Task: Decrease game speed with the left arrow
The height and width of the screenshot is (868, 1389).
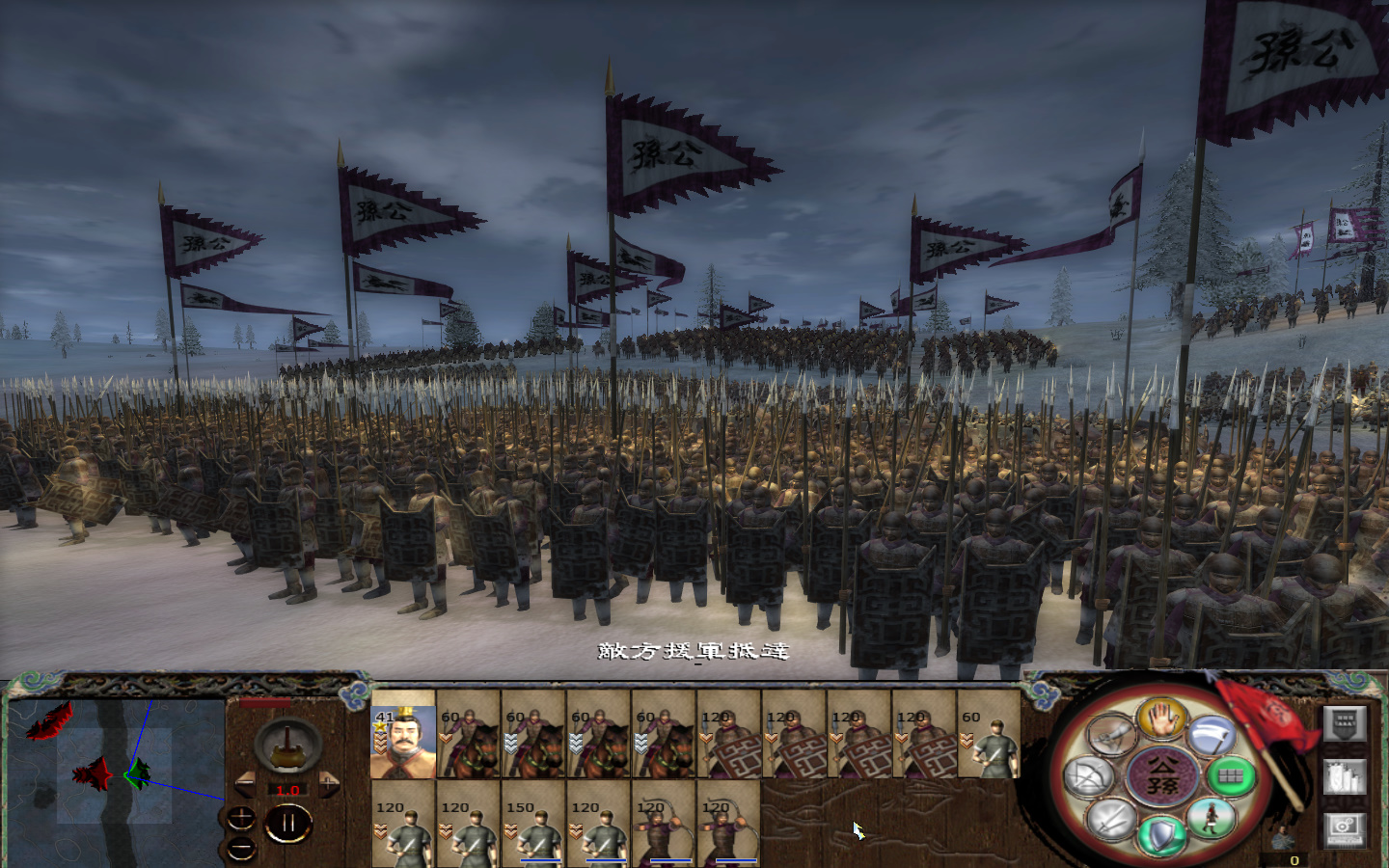Action: point(245,782)
